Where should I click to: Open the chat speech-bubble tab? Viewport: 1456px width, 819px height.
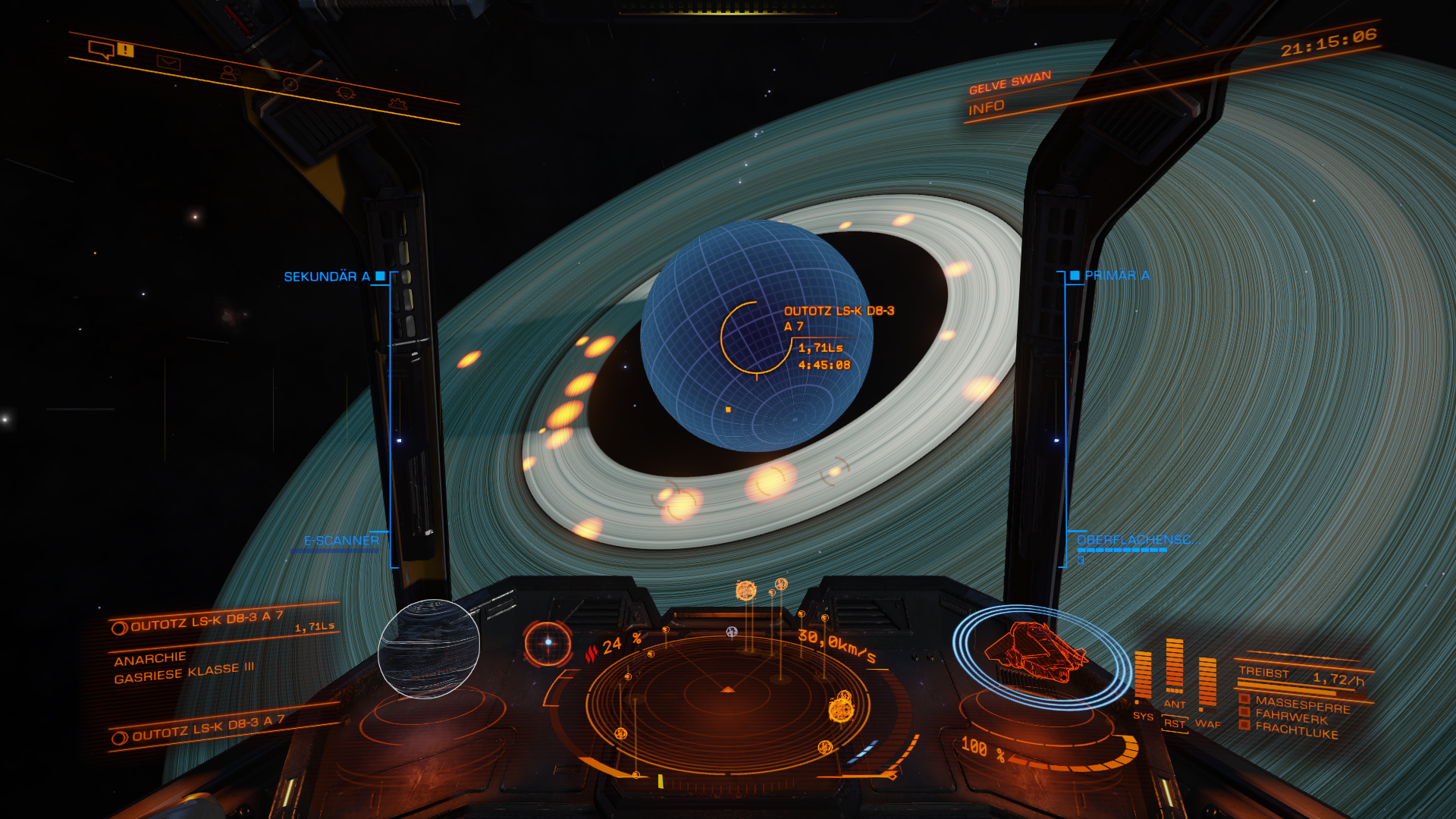tap(101, 50)
